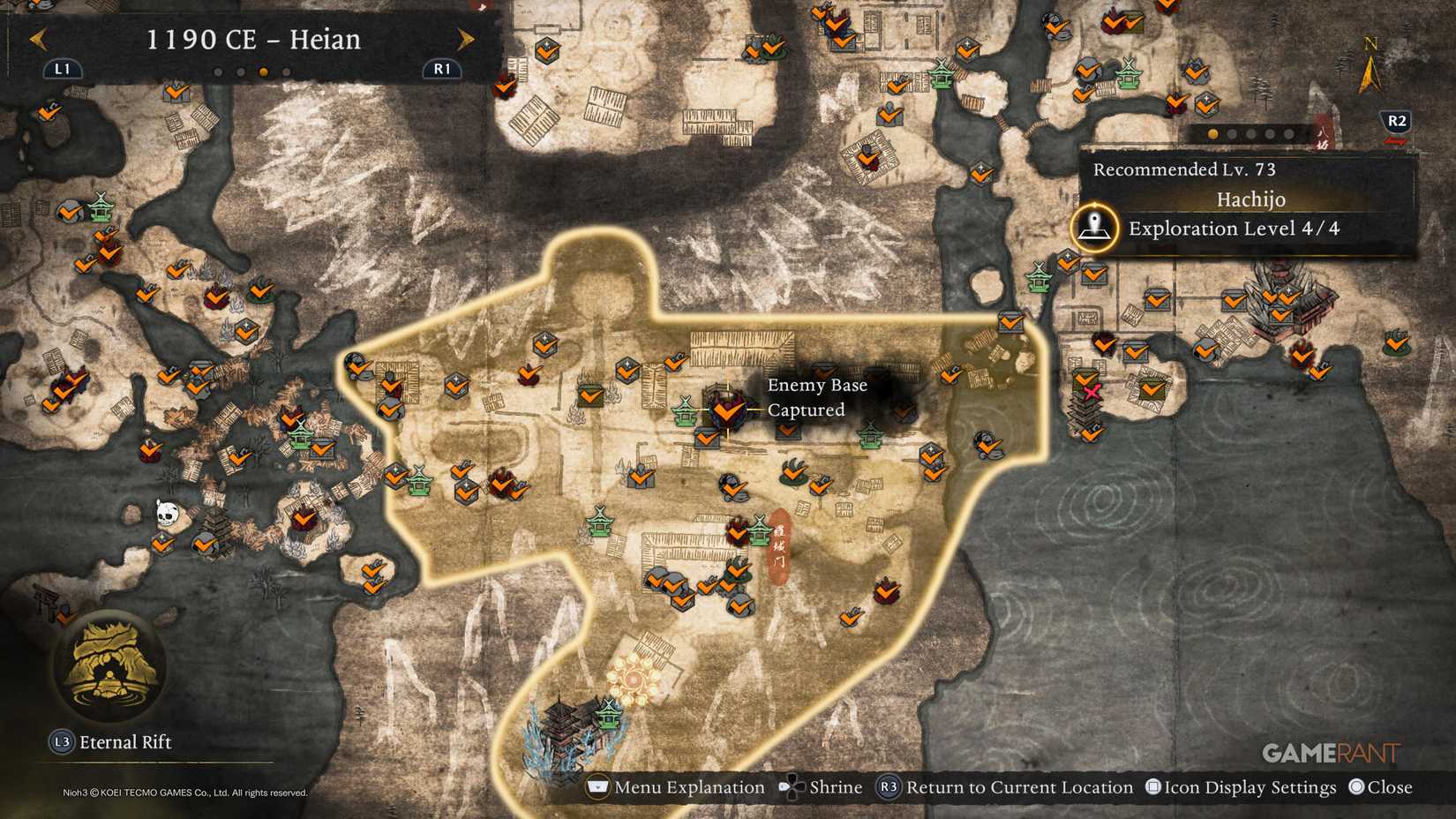1456x819 pixels.
Task: Click the page indicator dots beneath the era title
Action: 251,72
